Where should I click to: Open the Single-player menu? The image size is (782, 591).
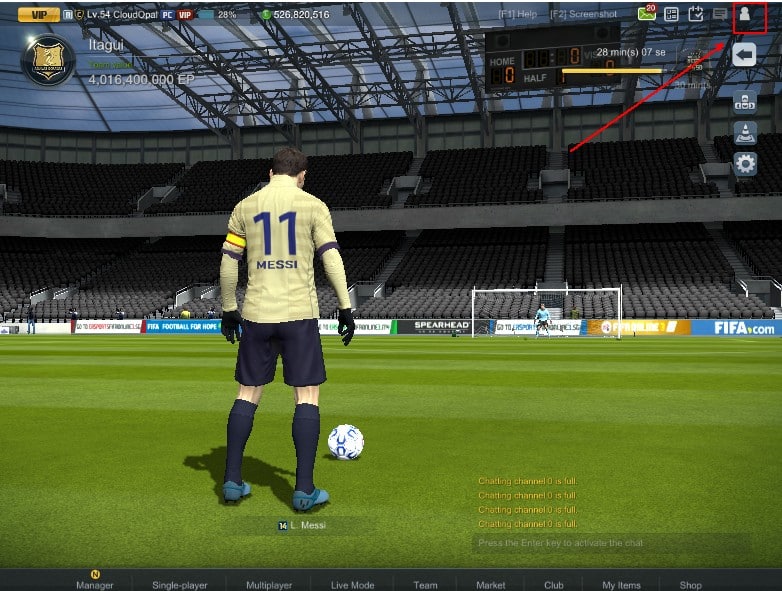point(180,584)
